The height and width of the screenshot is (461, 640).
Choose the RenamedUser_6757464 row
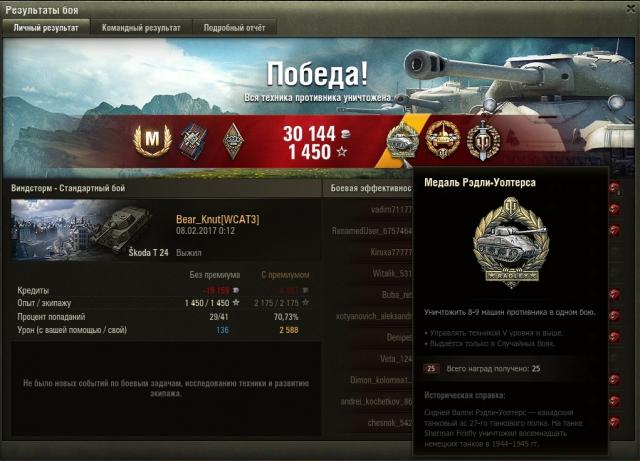[372, 231]
